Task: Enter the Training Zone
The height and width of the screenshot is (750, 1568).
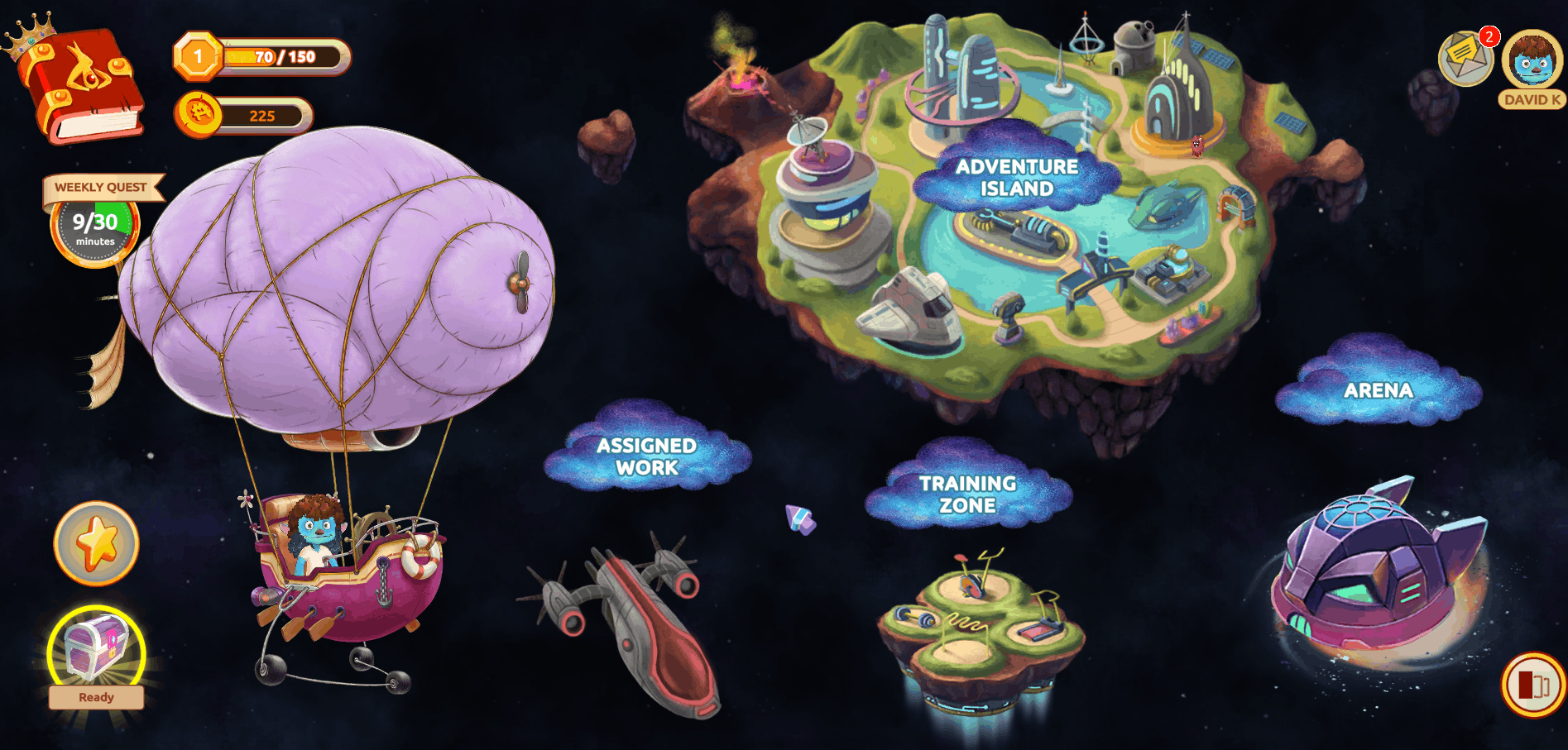Action: coord(968,494)
